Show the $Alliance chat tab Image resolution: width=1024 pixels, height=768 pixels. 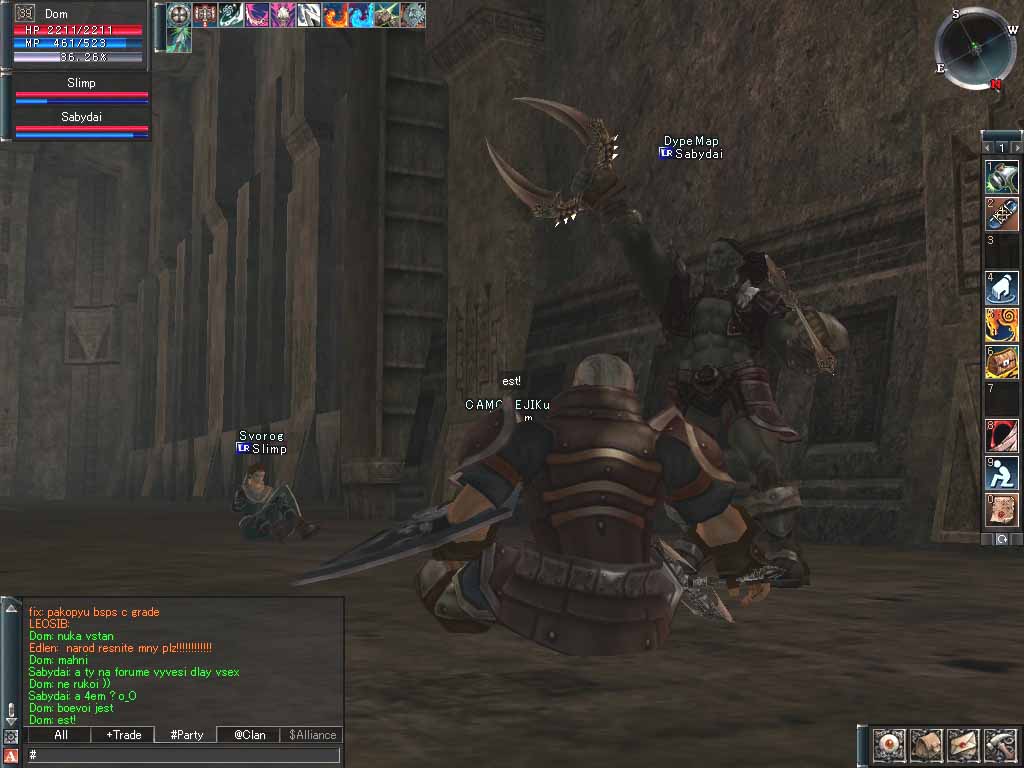pyautogui.click(x=312, y=735)
